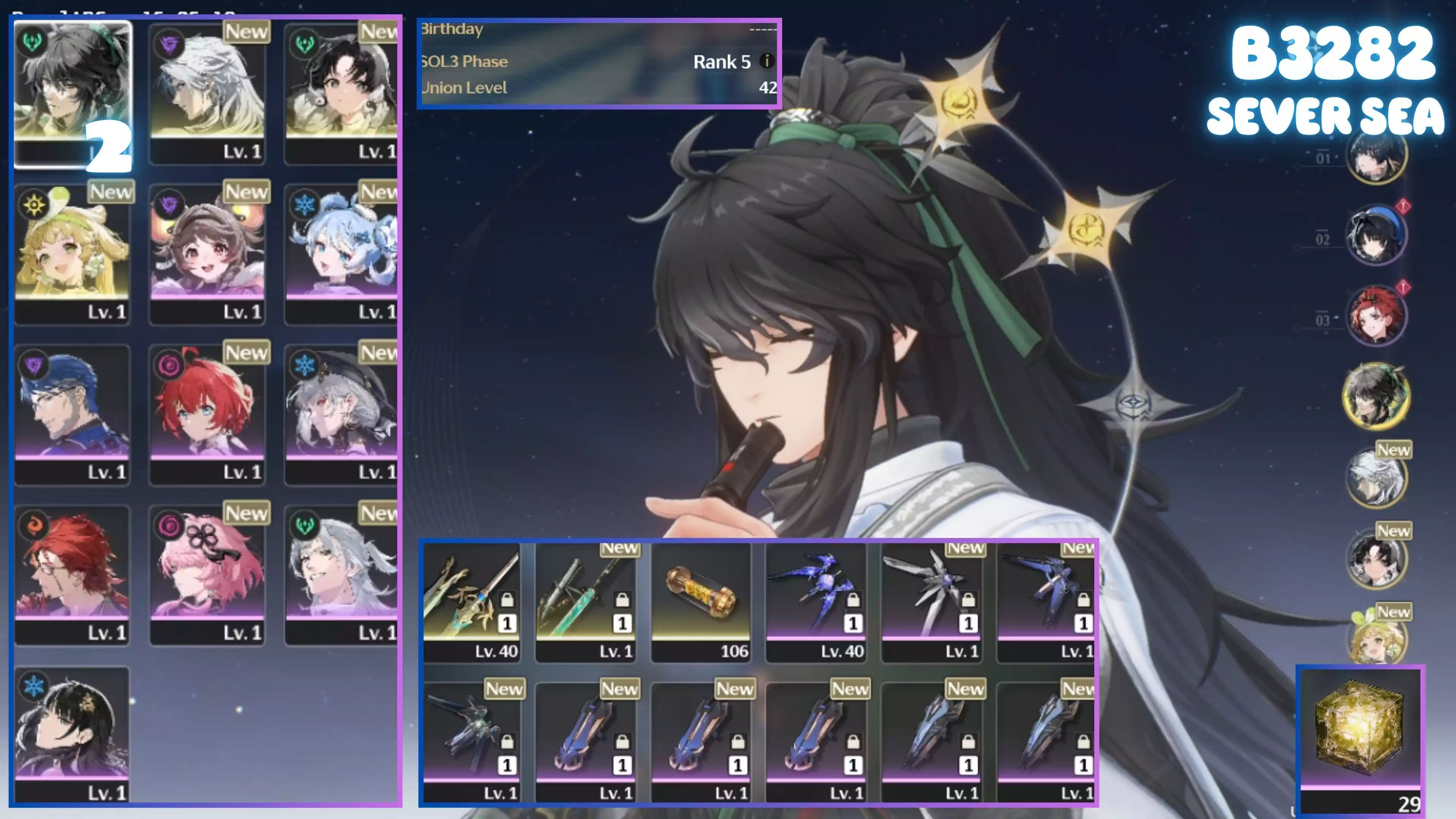Choose the white-haired male character card
The width and height of the screenshot is (1456, 819).
(207, 93)
